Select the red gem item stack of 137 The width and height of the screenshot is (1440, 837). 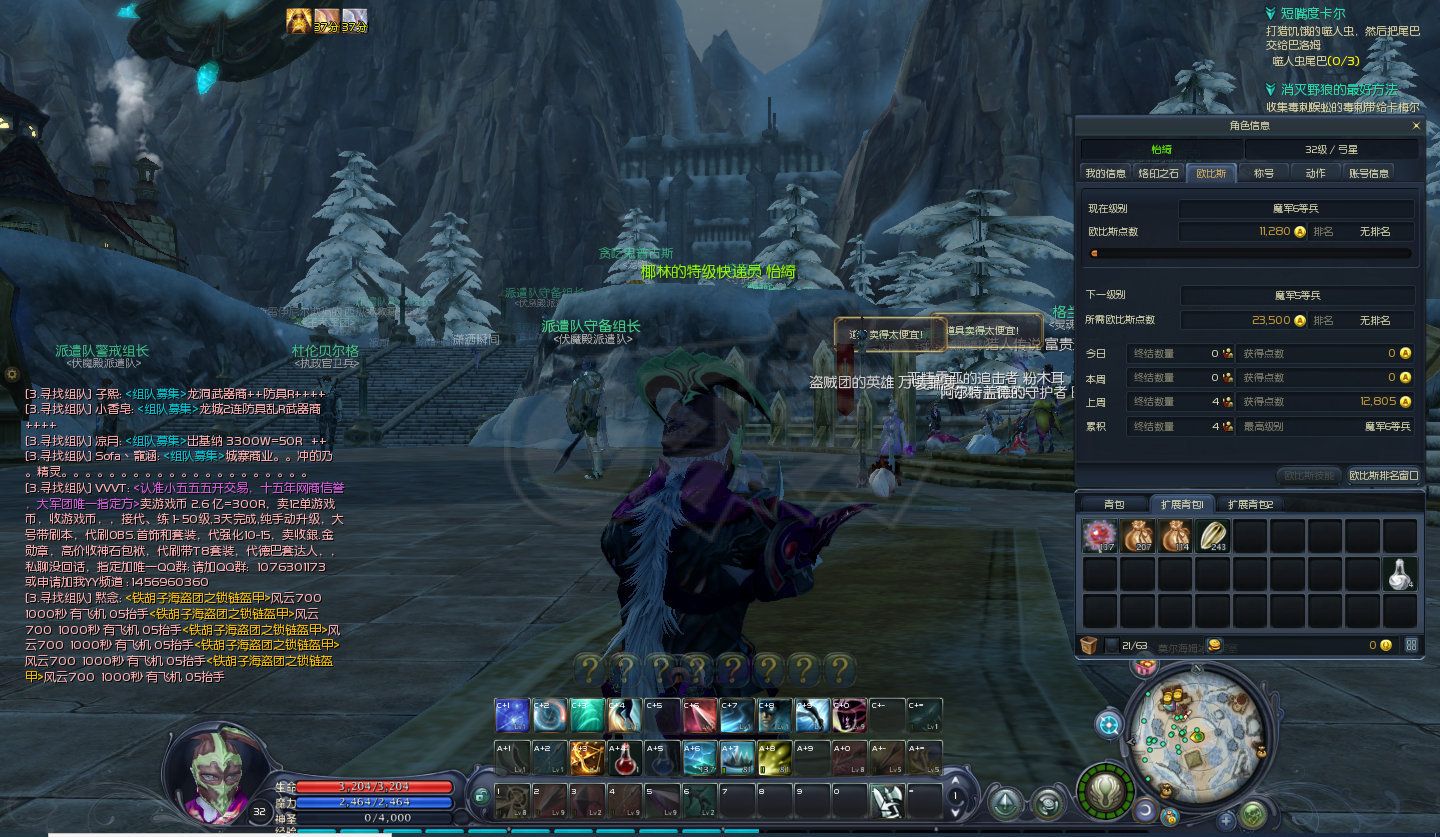(1099, 536)
